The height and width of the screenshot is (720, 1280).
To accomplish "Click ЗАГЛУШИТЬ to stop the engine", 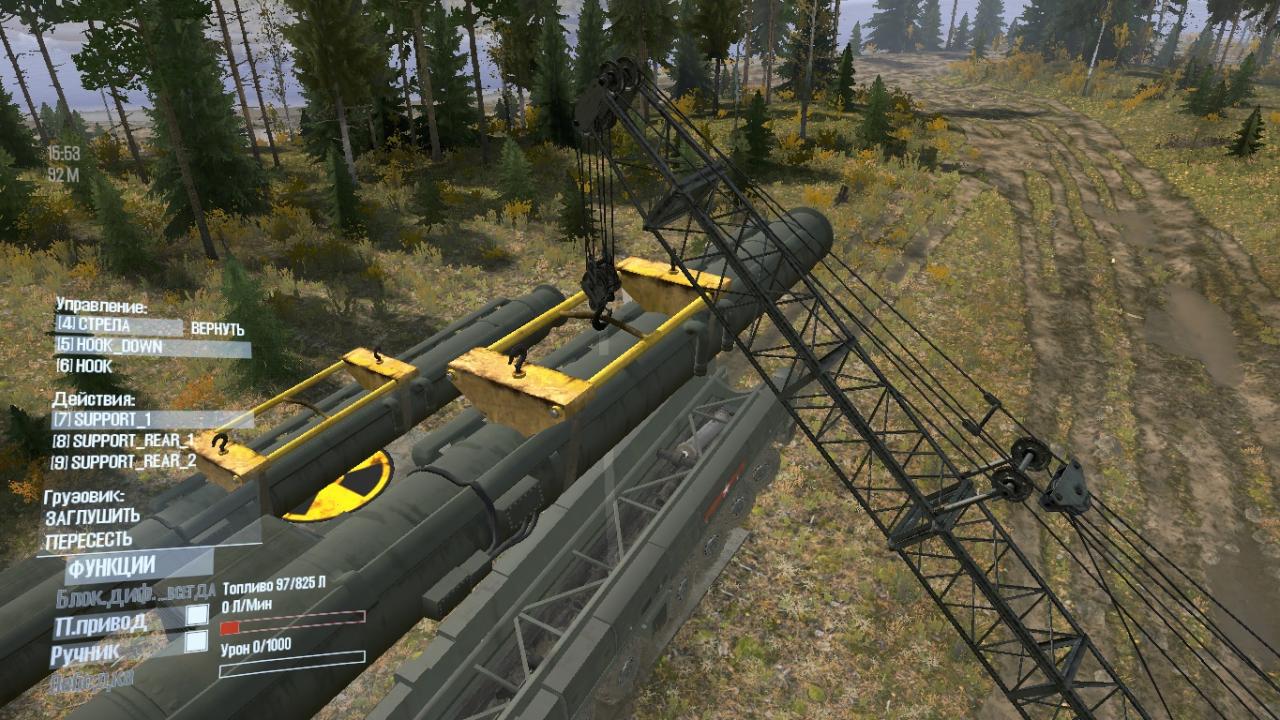I will 92,518.
